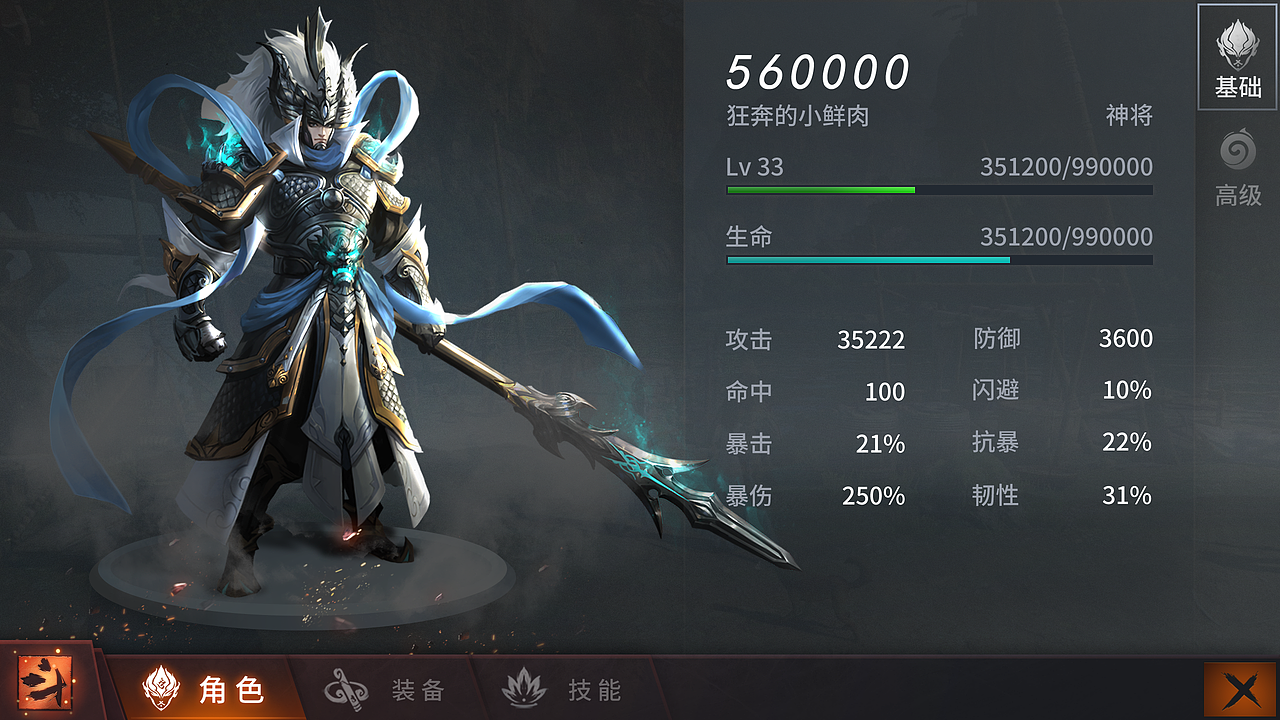
Task: Click the player name 狂奔的小鲜肉
Action: (x=790, y=115)
